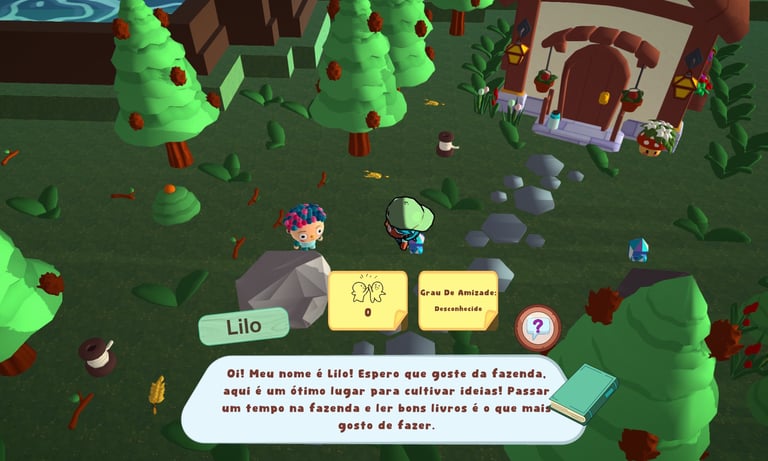Click the Lilo name tag

(x=243, y=326)
